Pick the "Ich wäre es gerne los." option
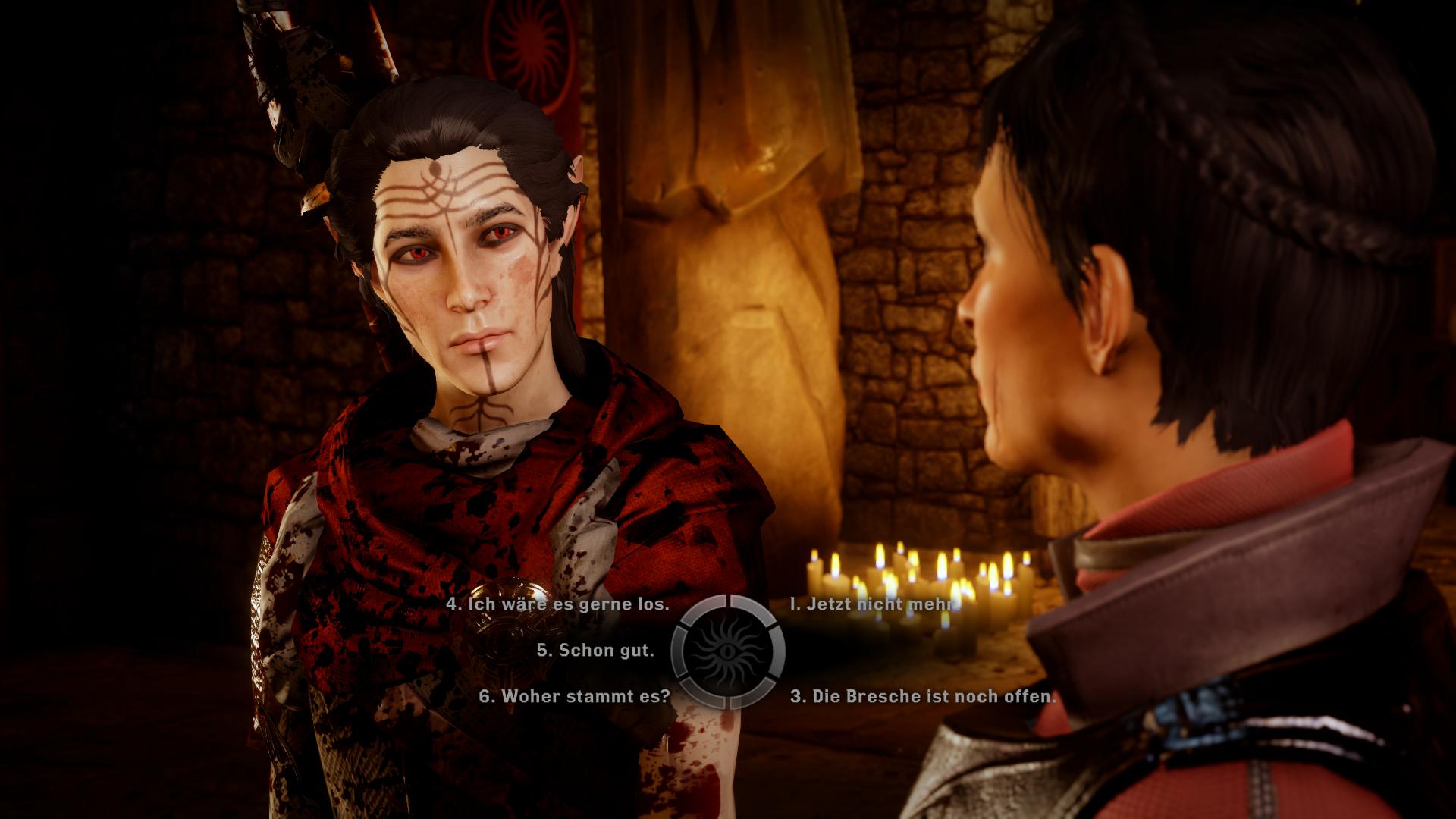 coord(557,604)
